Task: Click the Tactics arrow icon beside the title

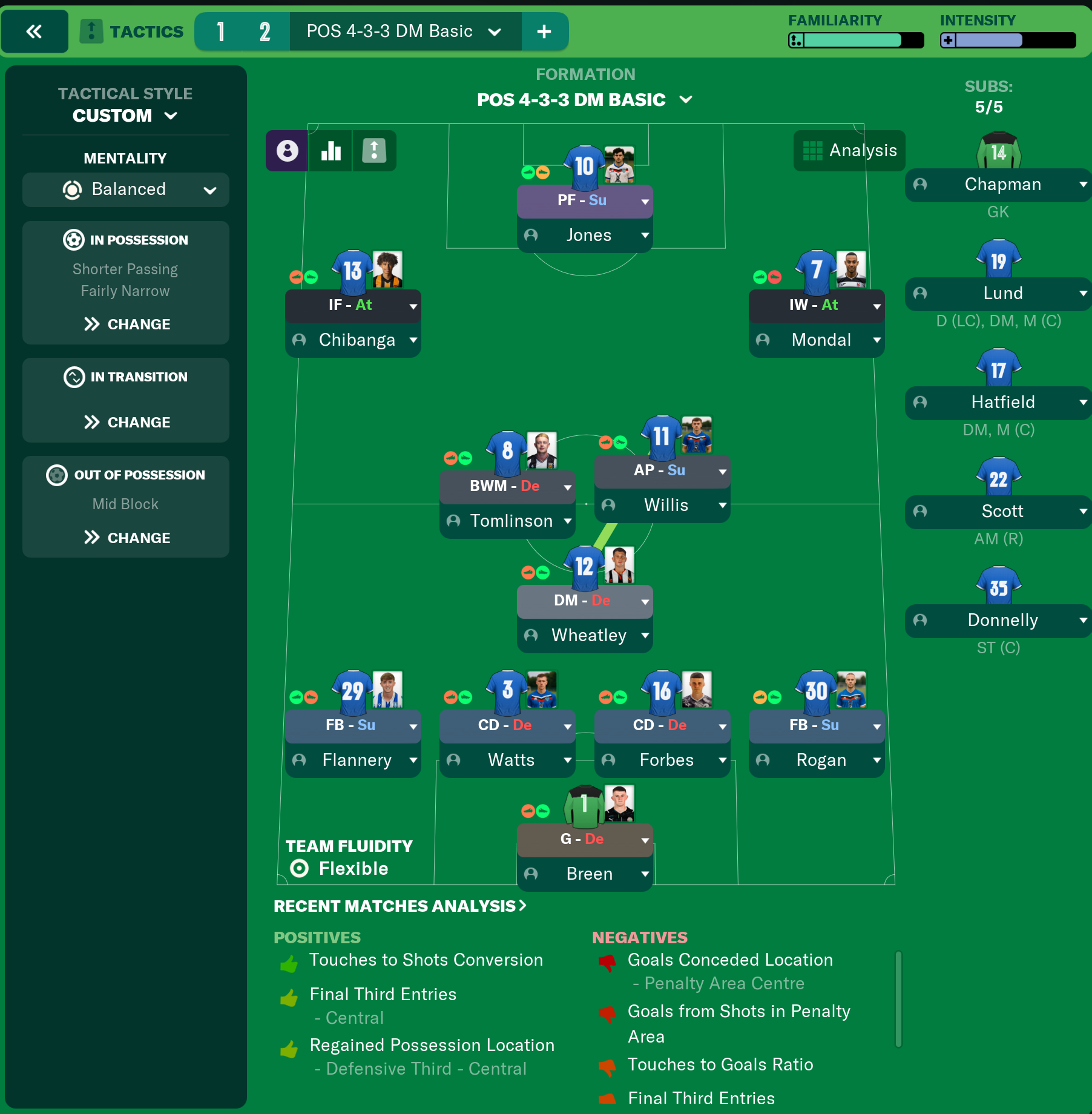Action: 91,31
